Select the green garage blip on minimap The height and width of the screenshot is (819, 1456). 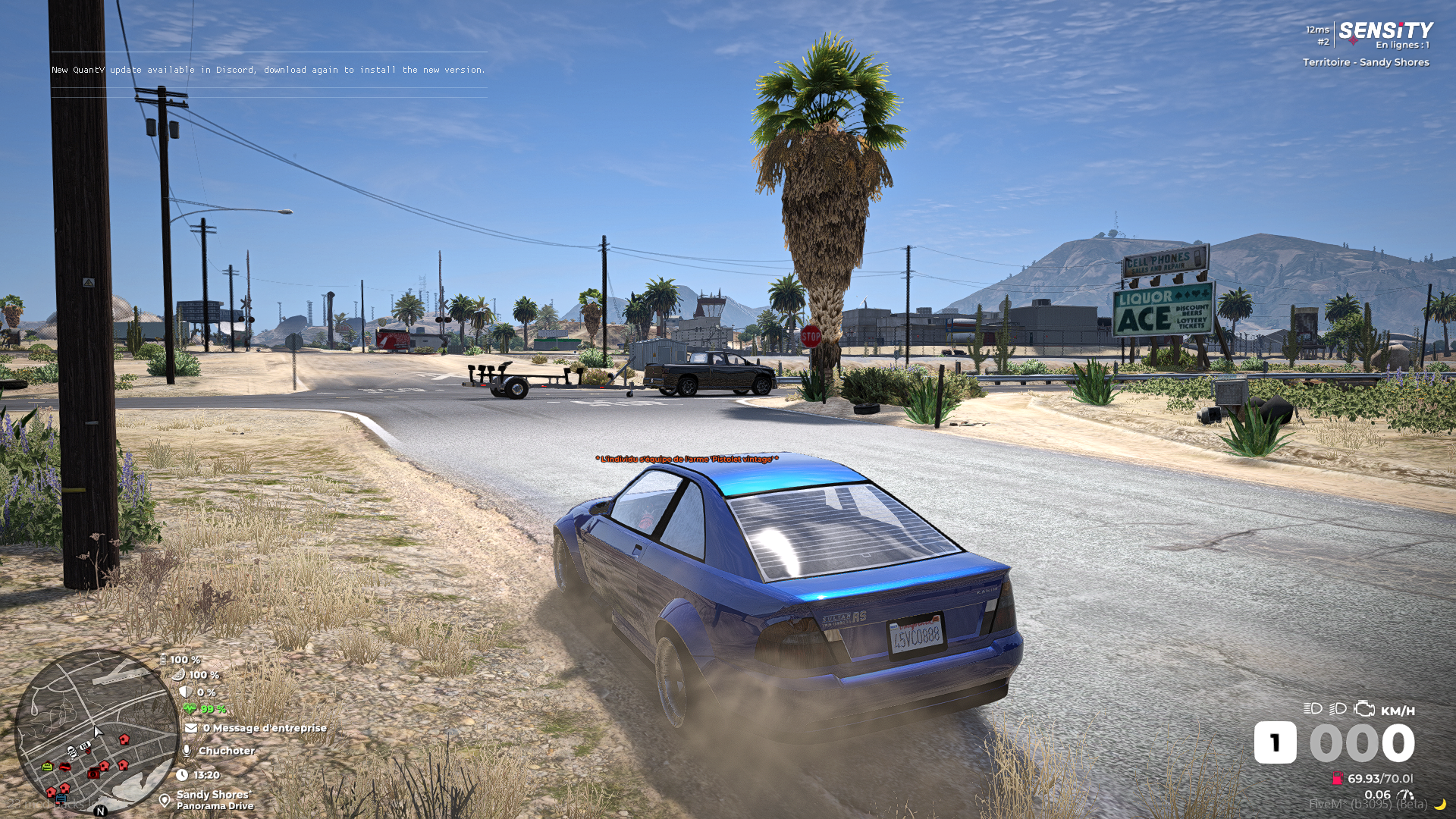(47, 767)
